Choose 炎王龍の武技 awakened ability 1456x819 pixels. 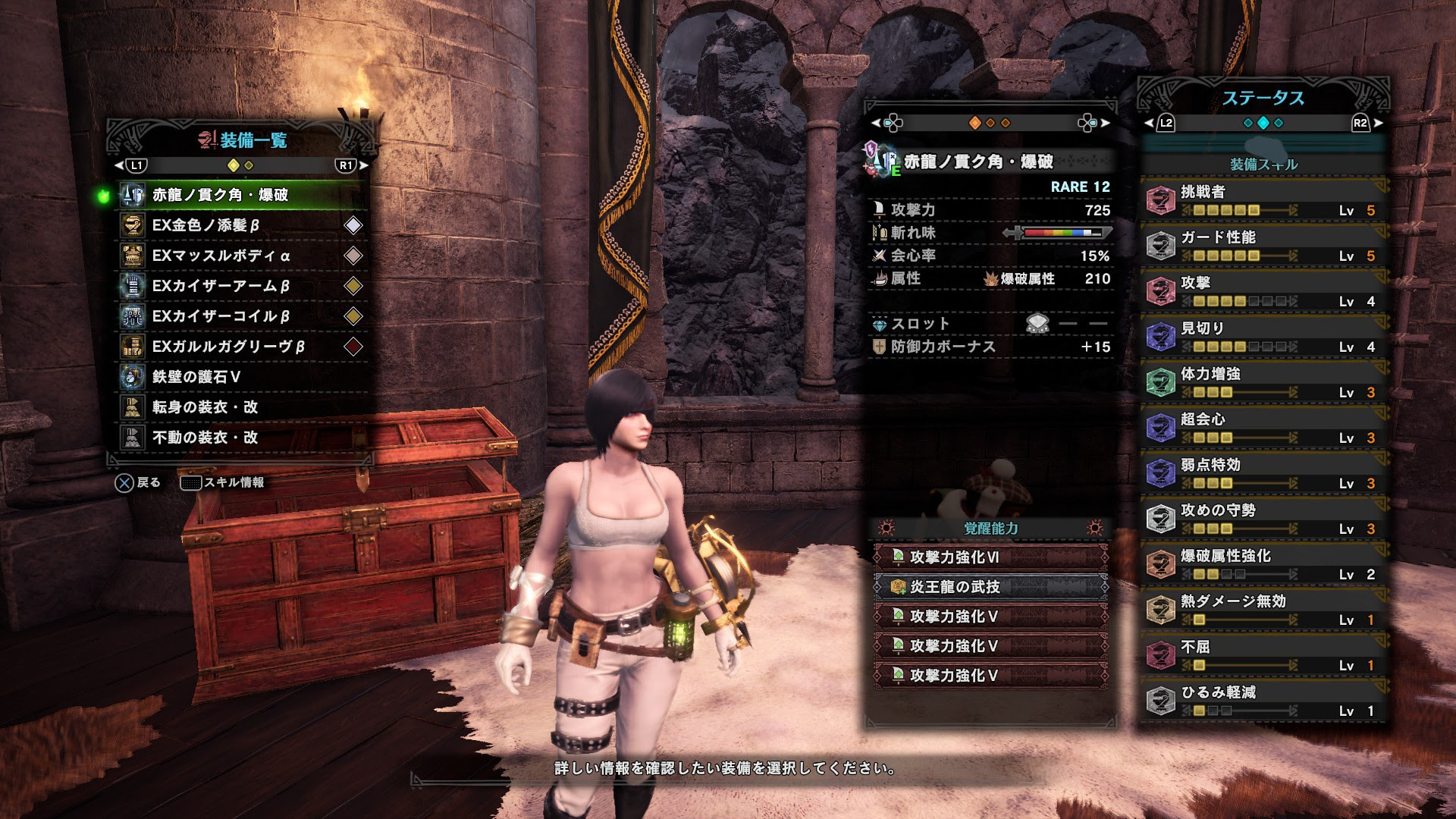coord(990,587)
